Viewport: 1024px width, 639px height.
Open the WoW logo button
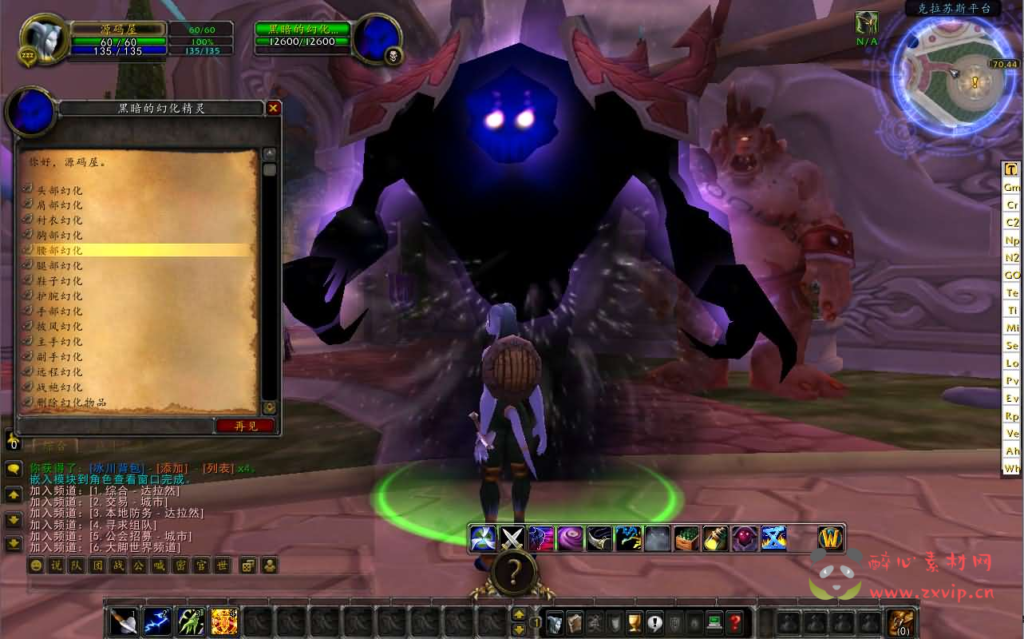(830, 539)
